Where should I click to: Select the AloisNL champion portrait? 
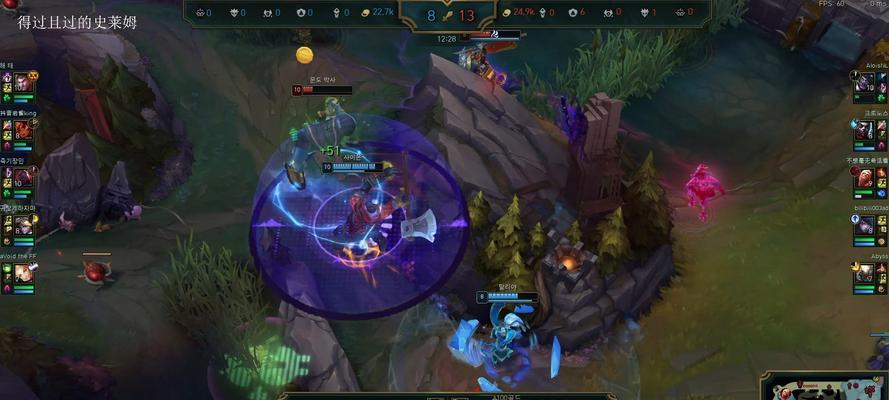[x=866, y=82]
